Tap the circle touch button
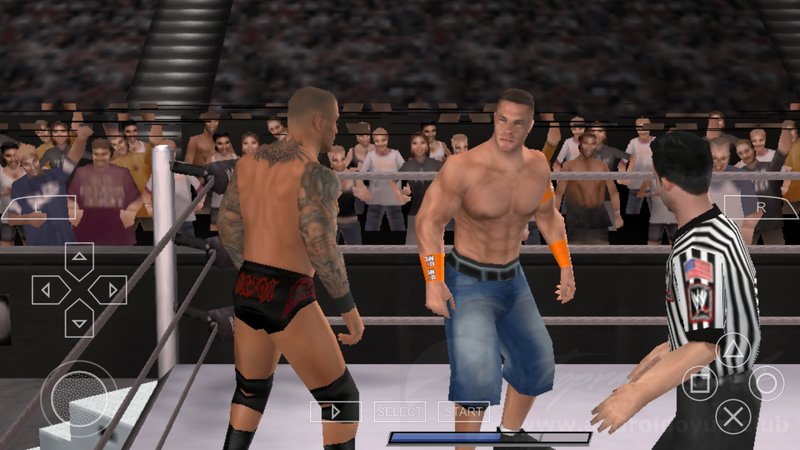Screen dimensions: 800x450 tap(767, 383)
